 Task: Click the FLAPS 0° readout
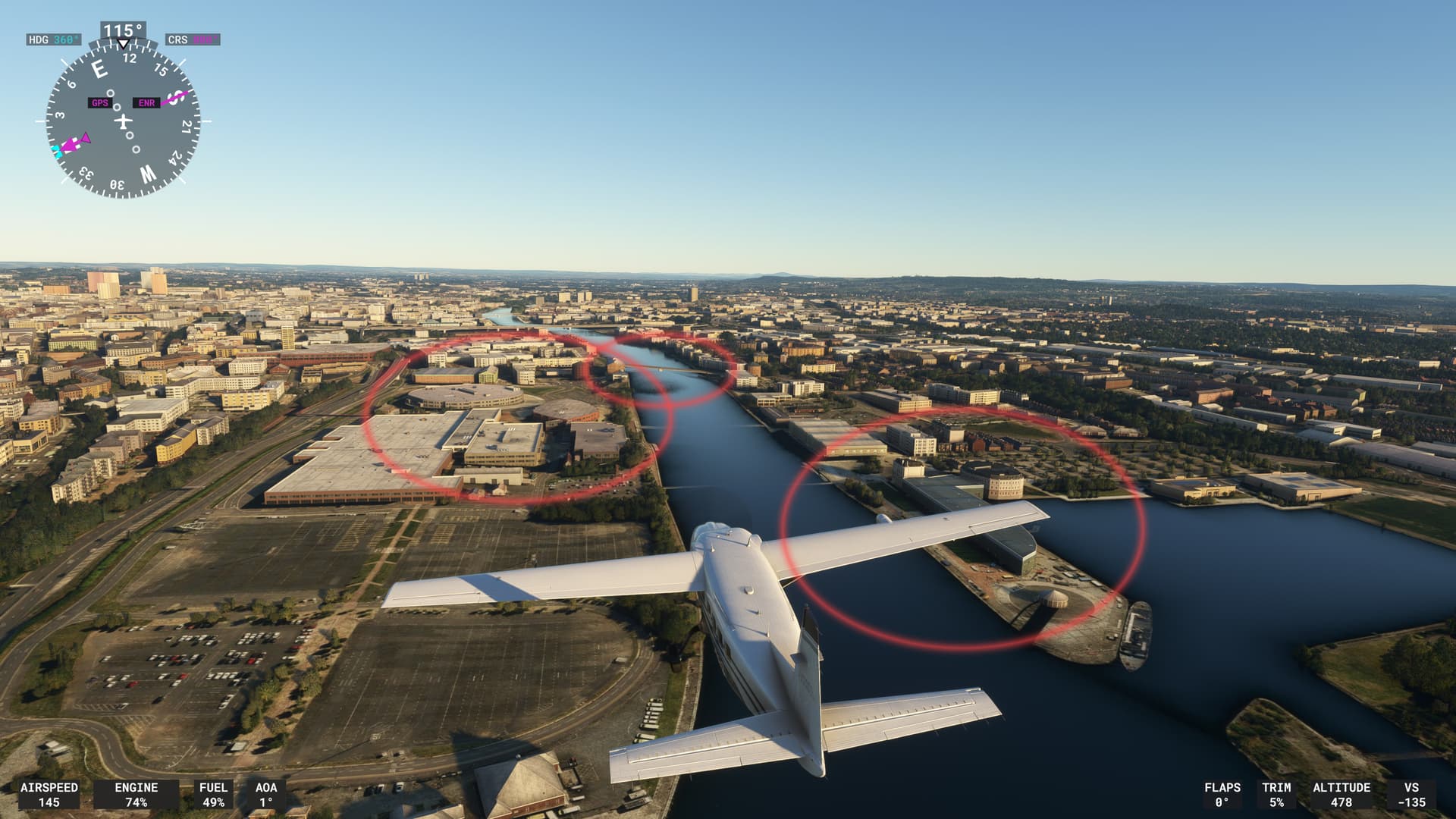(1221, 793)
